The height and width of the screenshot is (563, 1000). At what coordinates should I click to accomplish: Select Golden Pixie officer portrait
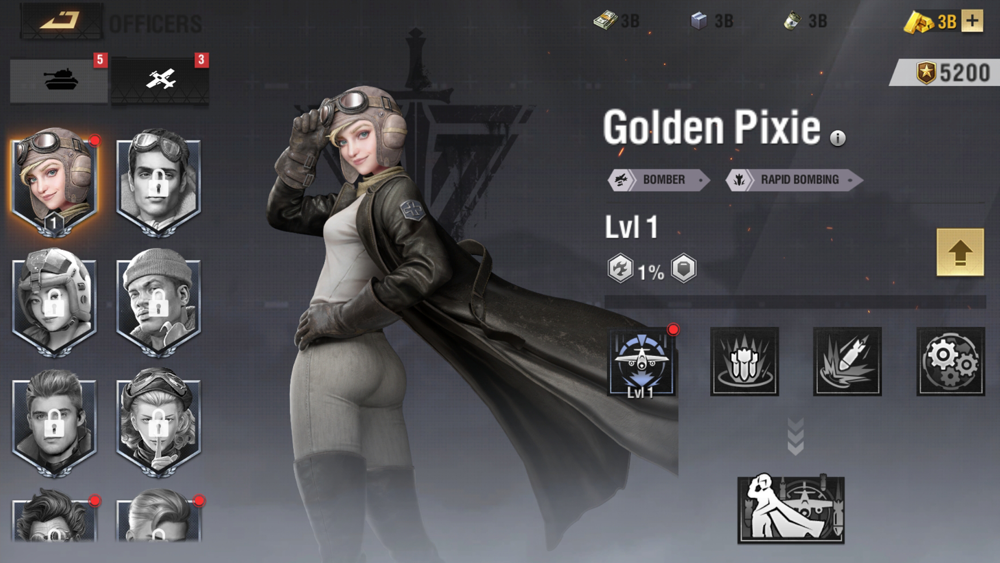tap(56, 182)
